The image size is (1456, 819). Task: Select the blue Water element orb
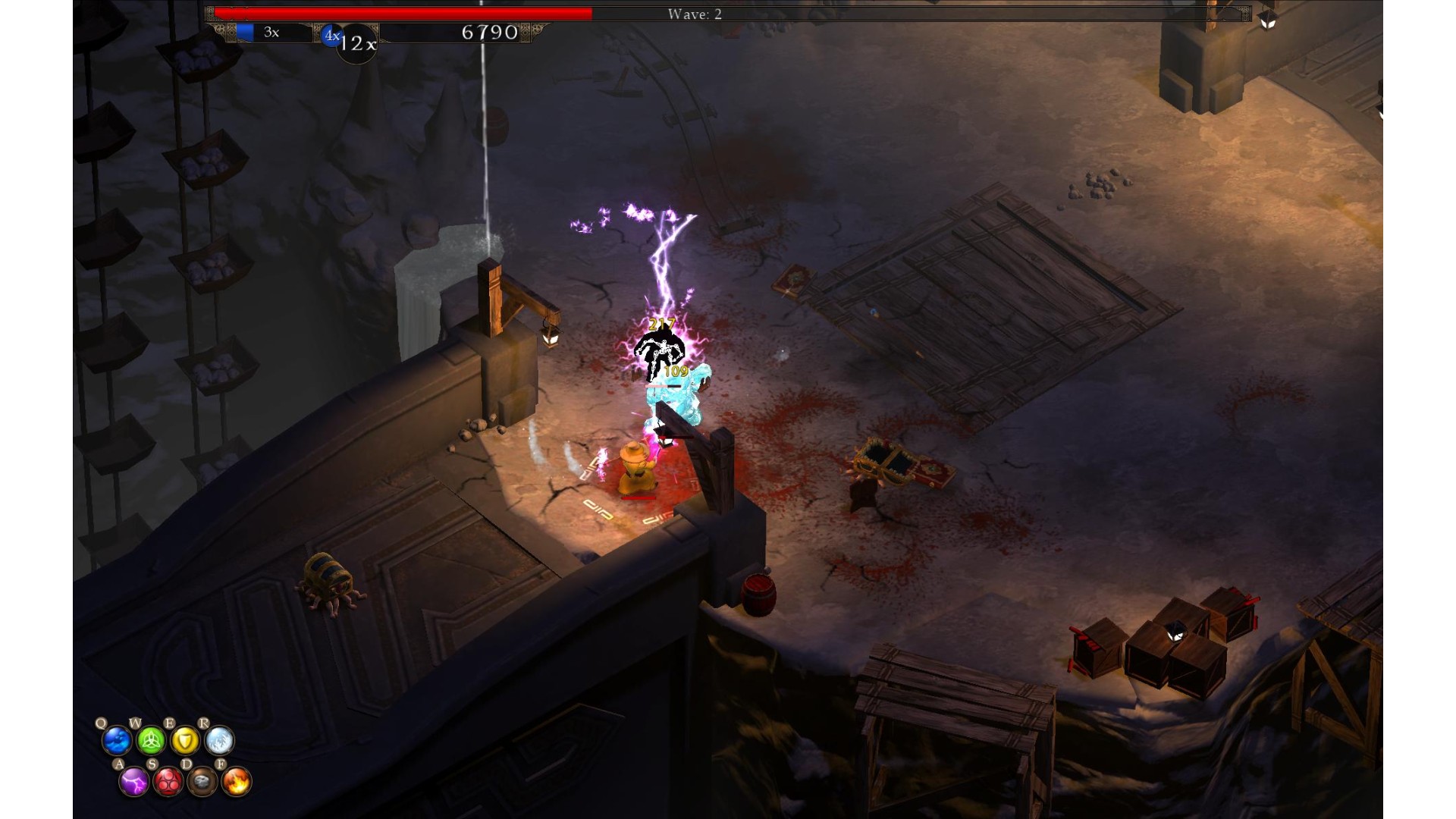(x=118, y=740)
